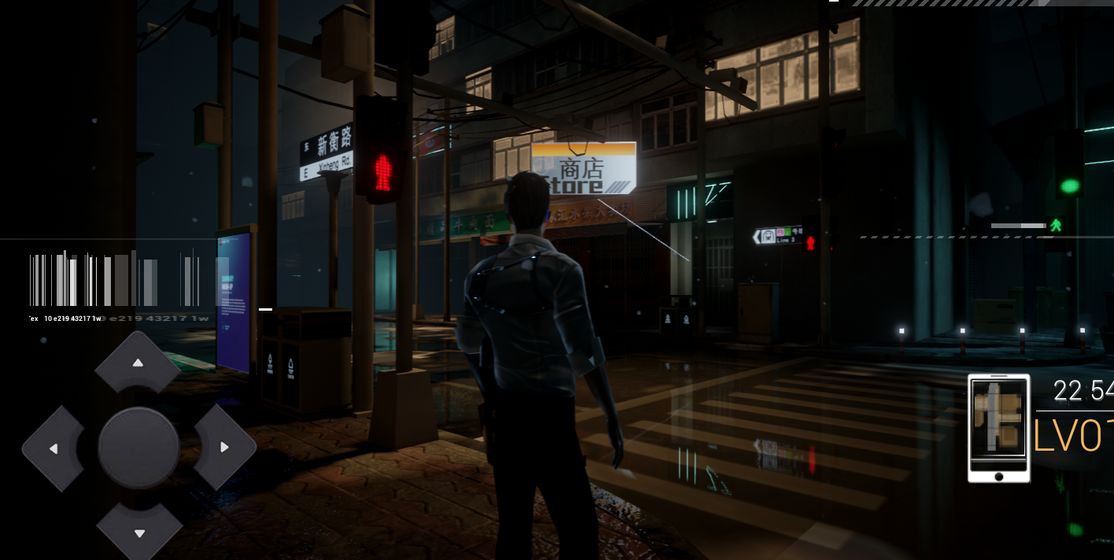Tap the down arrow on the d-pad
The image size is (1114, 560).
pyautogui.click(x=138, y=531)
